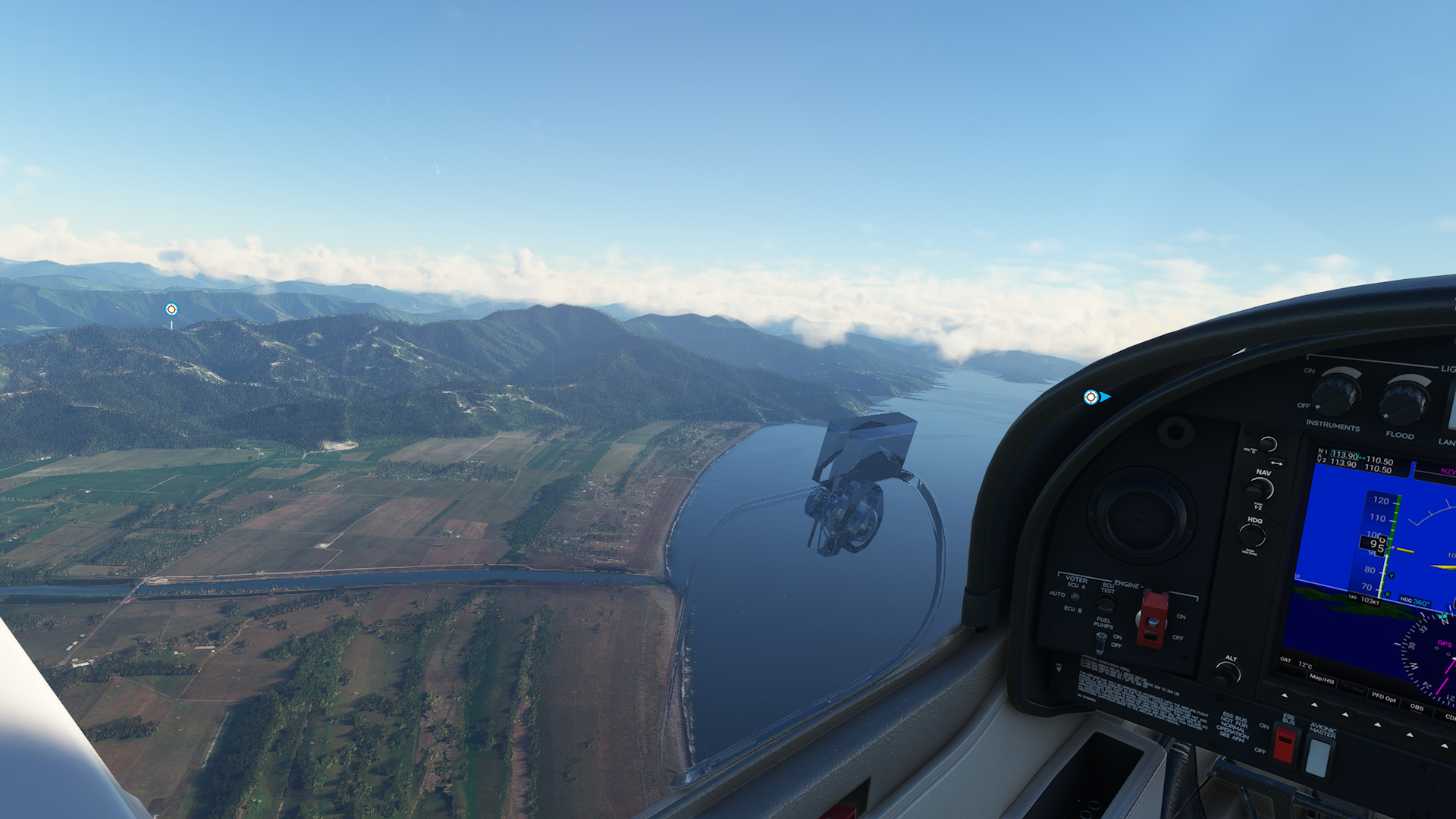Click the off-screen point-of-interest arrow marker
The image size is (1456, 819).
(x=1096, y=397)
